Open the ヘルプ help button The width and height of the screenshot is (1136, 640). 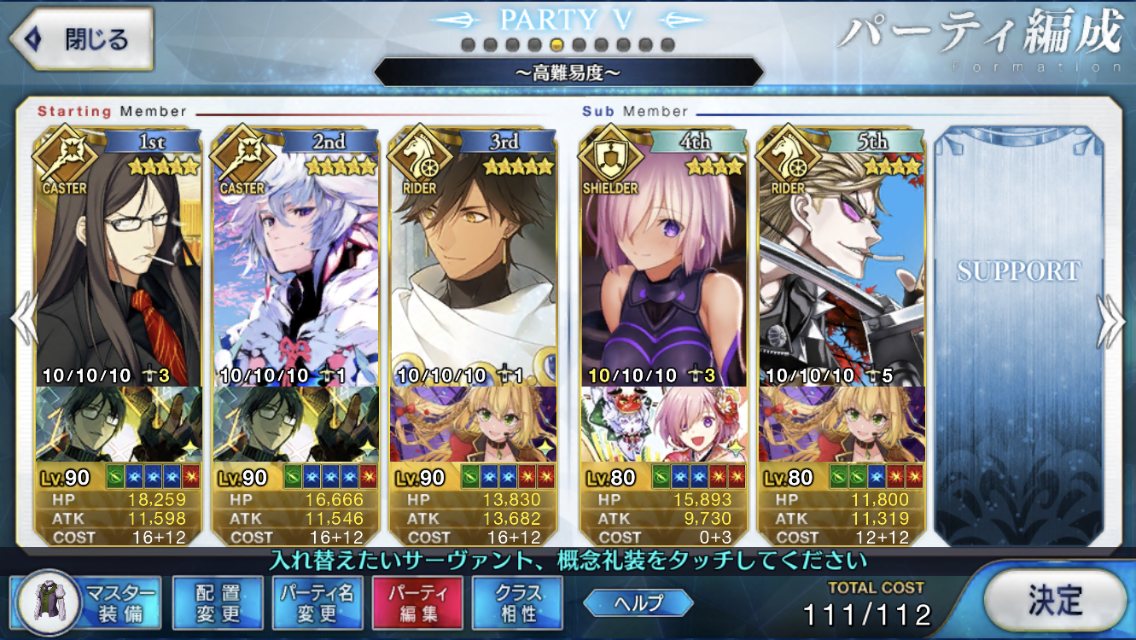[639, 602]
